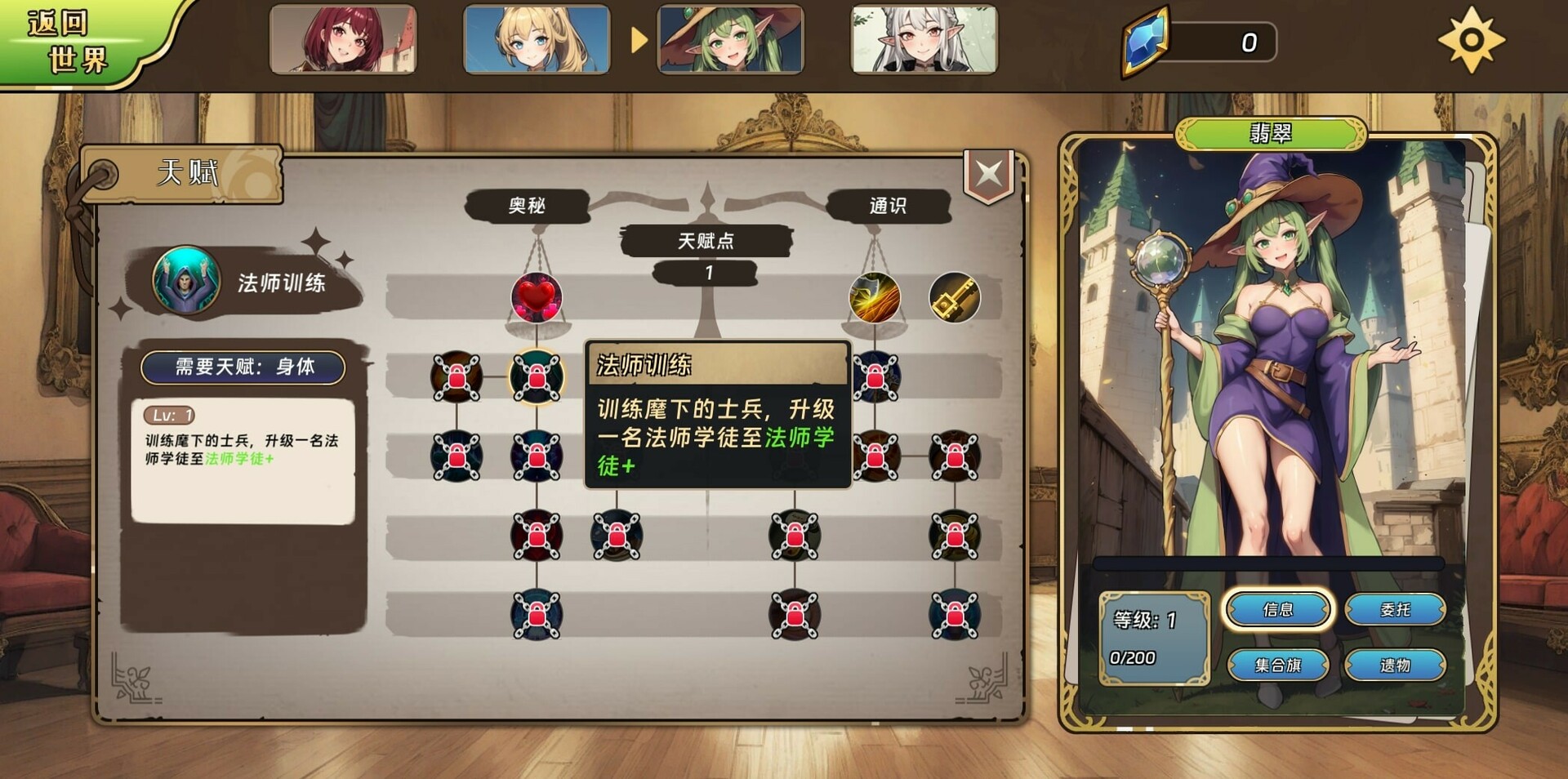Click the 集合旗 rally flag button
The width and height of the screenshot is (1568, 779).
1280,665
